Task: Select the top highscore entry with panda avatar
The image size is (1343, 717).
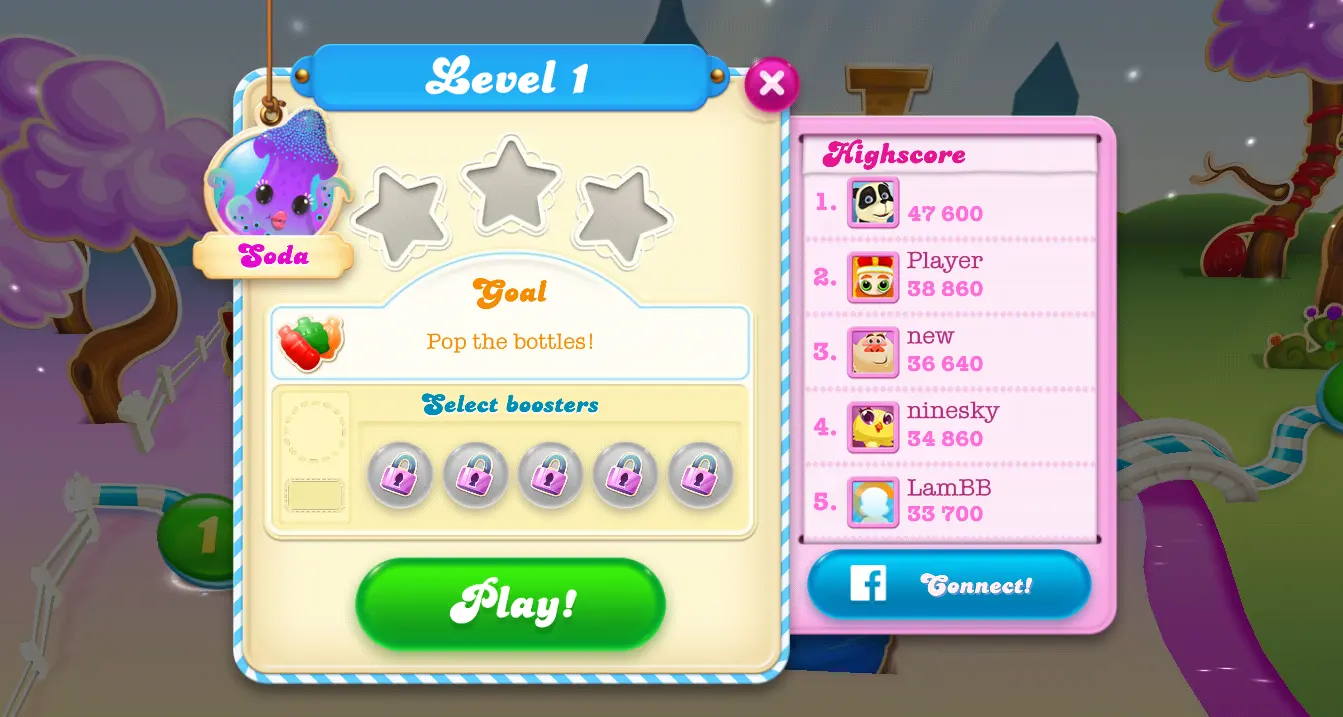Action: click(950, 204)
